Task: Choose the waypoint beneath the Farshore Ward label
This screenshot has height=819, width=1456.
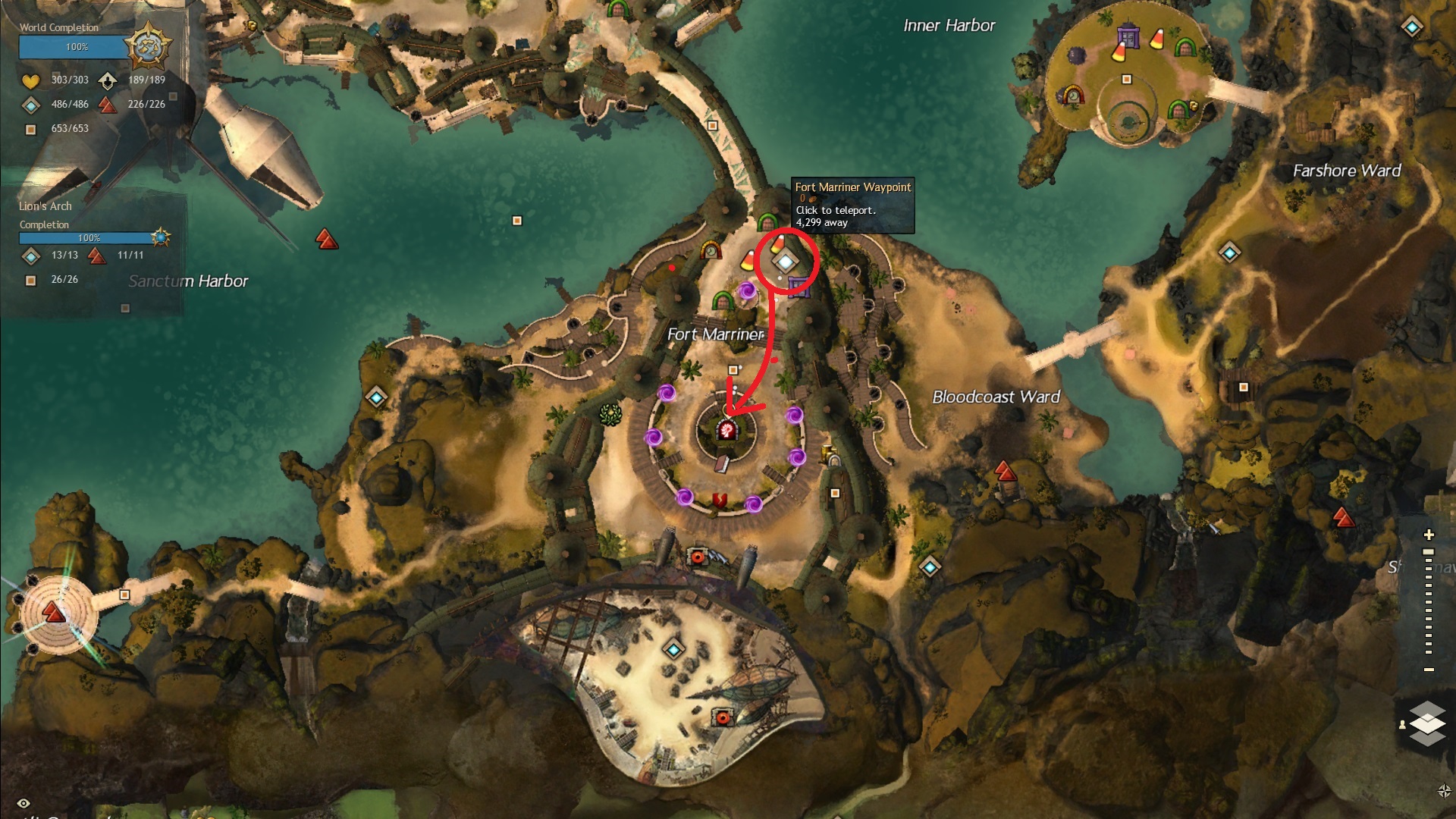Action: 1229,252
